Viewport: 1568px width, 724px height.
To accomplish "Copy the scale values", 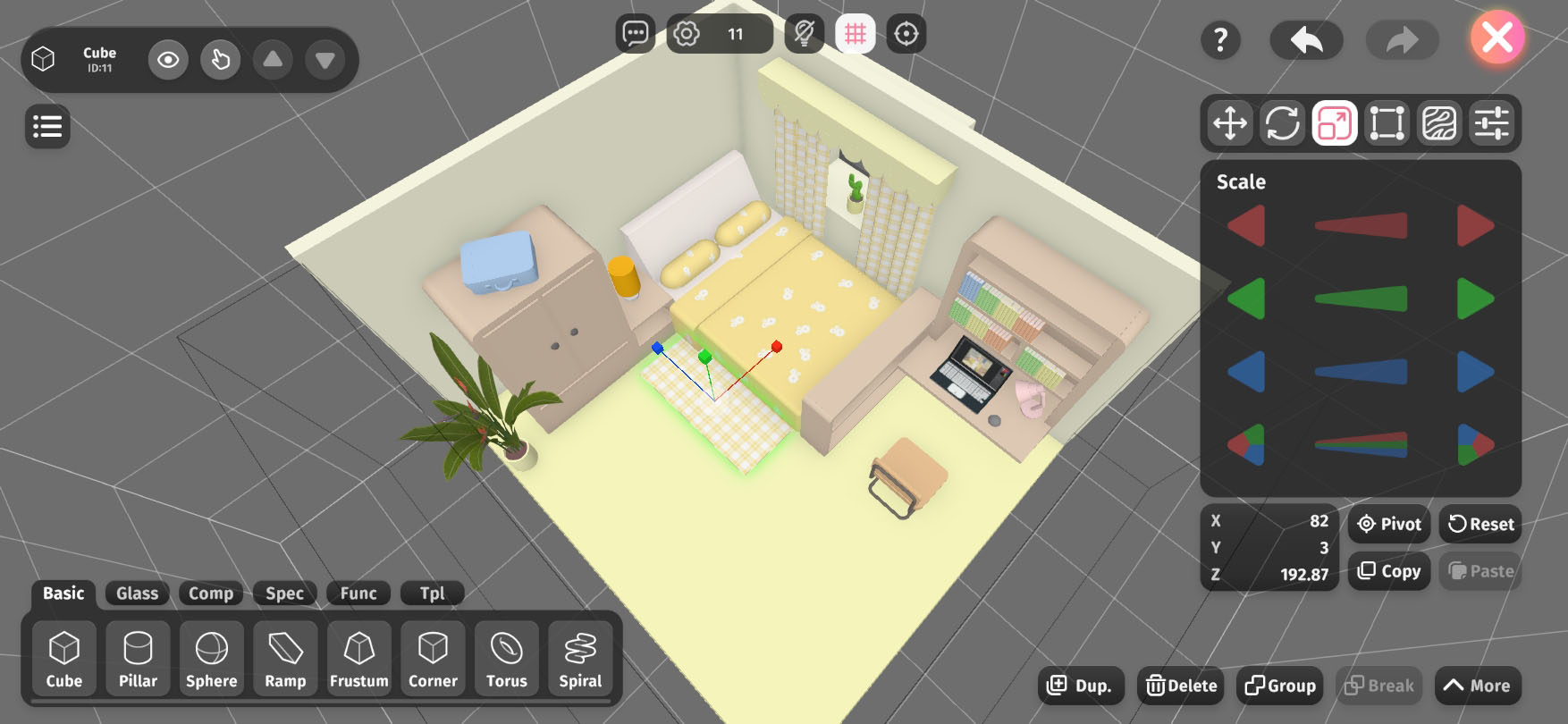I will click(x=1388, y=571).
